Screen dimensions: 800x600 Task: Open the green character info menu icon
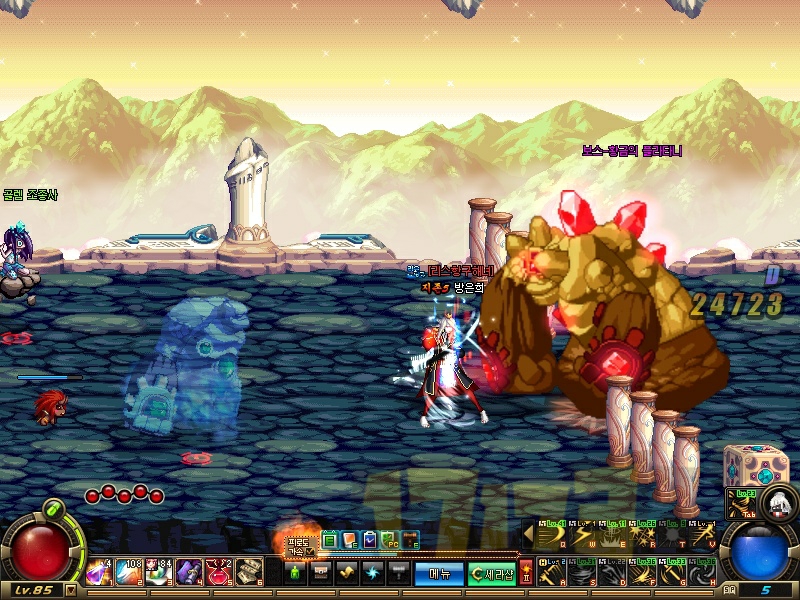[295, 573]
